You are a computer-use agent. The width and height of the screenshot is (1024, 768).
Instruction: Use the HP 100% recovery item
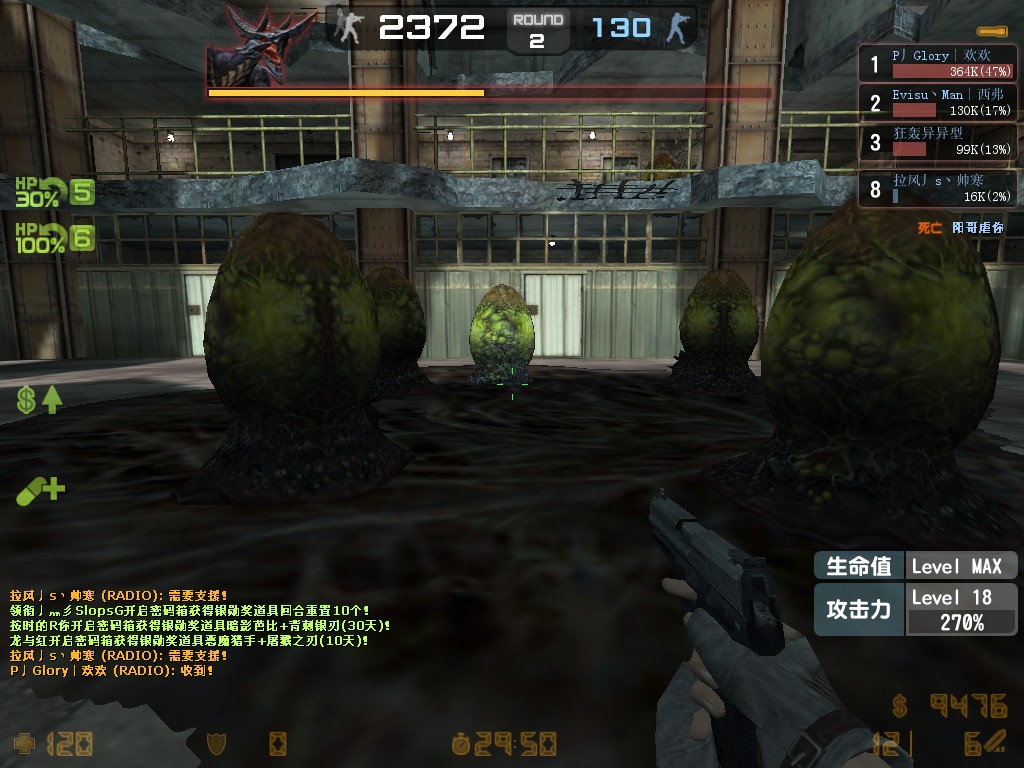(x=54, y=238)
